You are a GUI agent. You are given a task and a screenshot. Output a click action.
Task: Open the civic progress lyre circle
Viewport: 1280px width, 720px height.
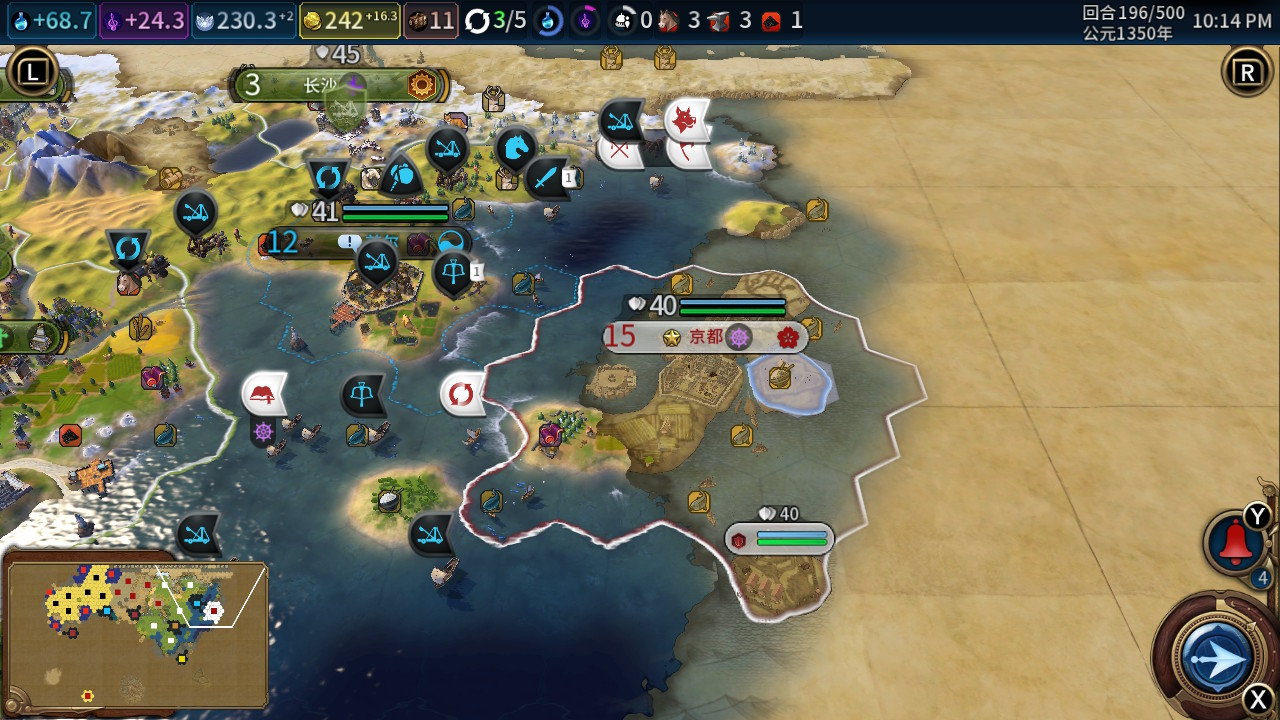coord(585,20)
